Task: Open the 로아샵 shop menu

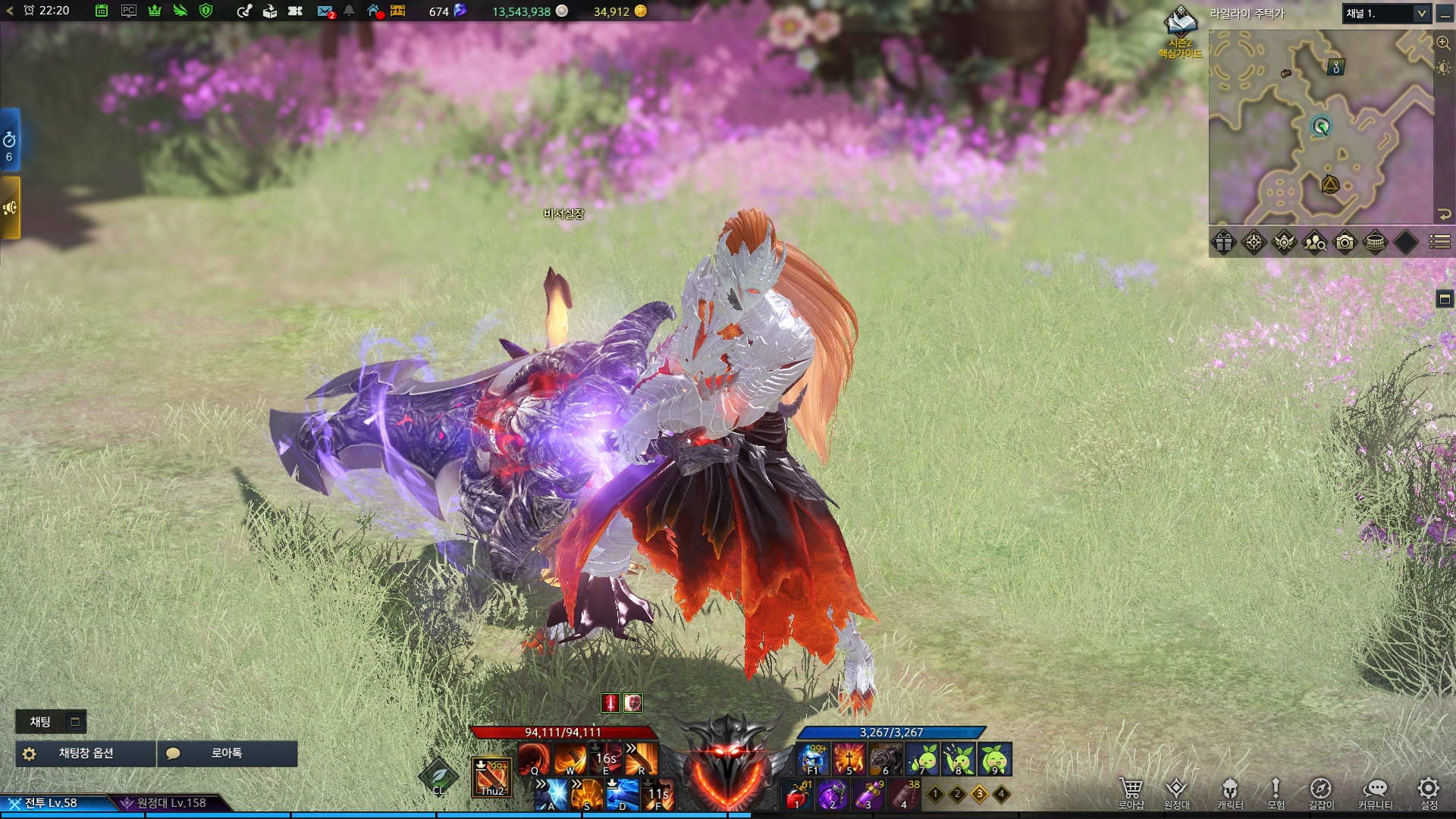Action: pos(1131,792)
